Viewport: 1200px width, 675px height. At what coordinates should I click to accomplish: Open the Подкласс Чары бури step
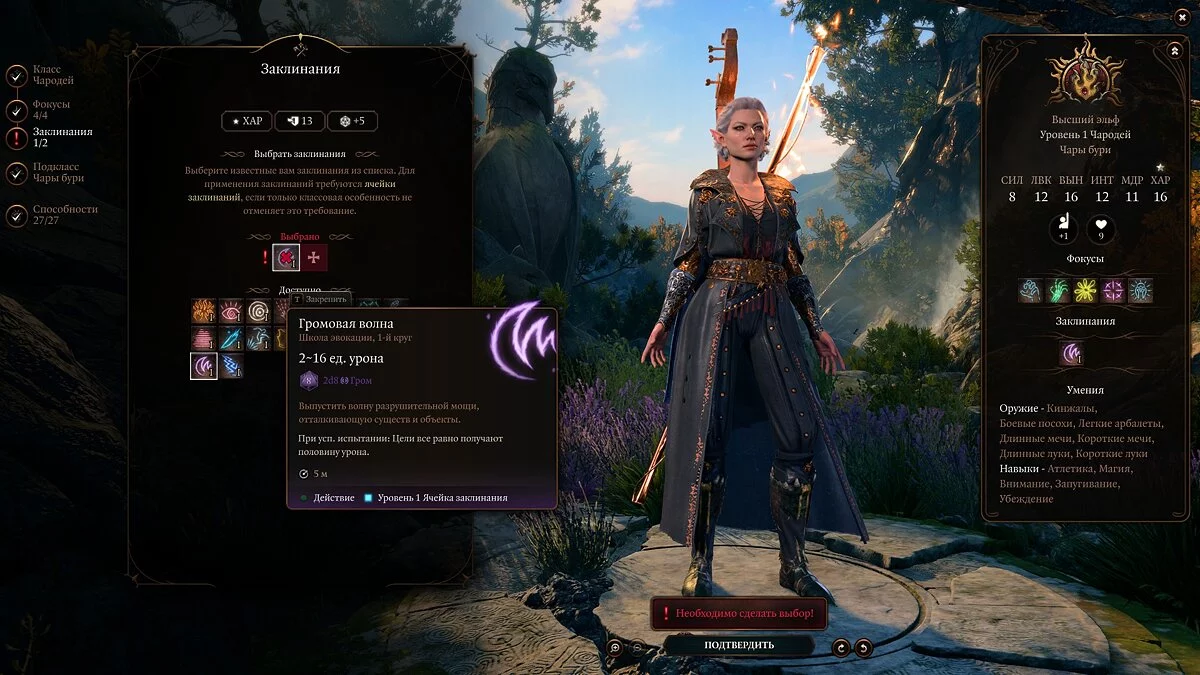pos(17,173)
